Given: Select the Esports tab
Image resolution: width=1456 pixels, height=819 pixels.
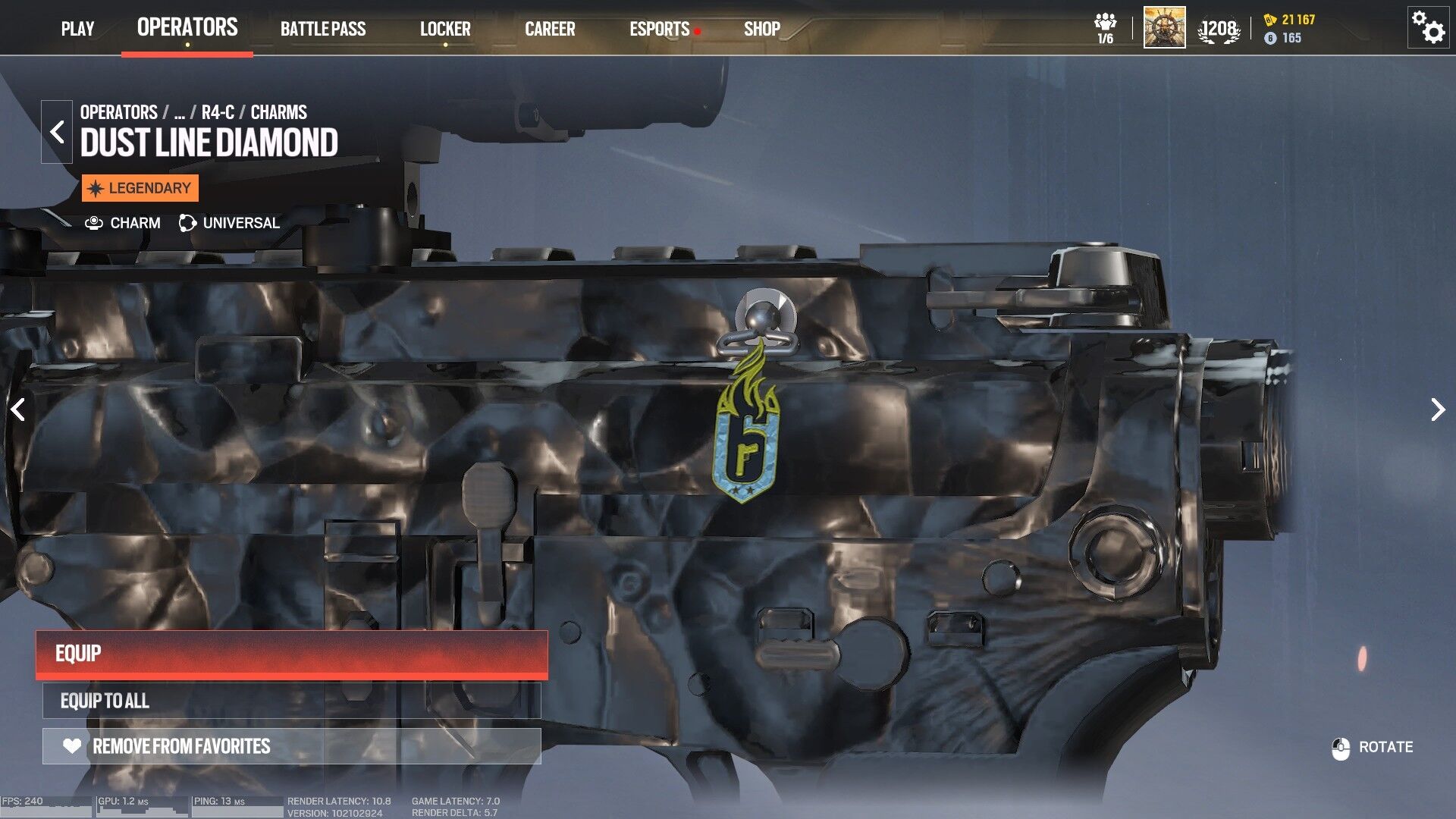Looking at the screenshot, I should click(659, 29).
